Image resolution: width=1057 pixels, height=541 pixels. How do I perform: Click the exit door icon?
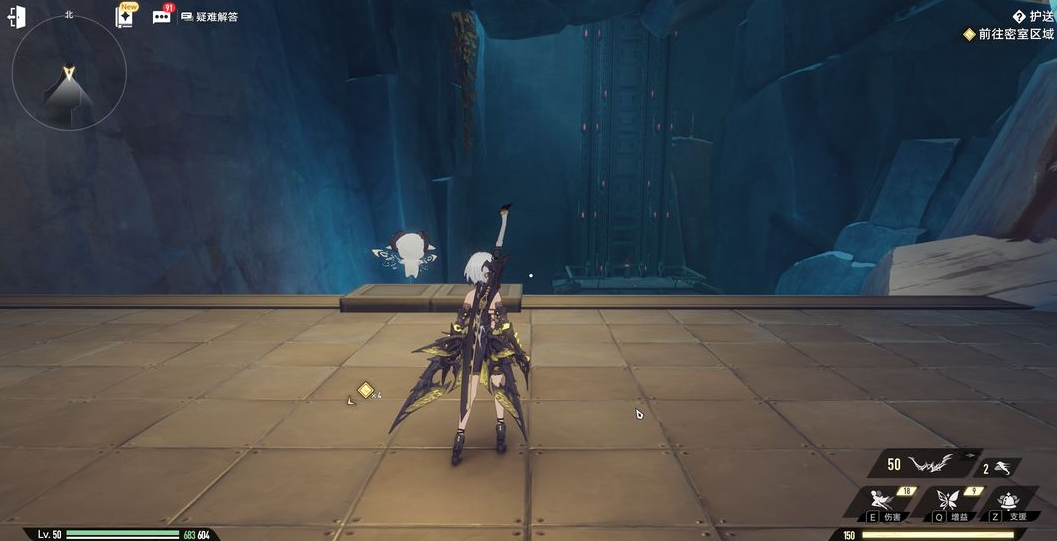[16, 17]
